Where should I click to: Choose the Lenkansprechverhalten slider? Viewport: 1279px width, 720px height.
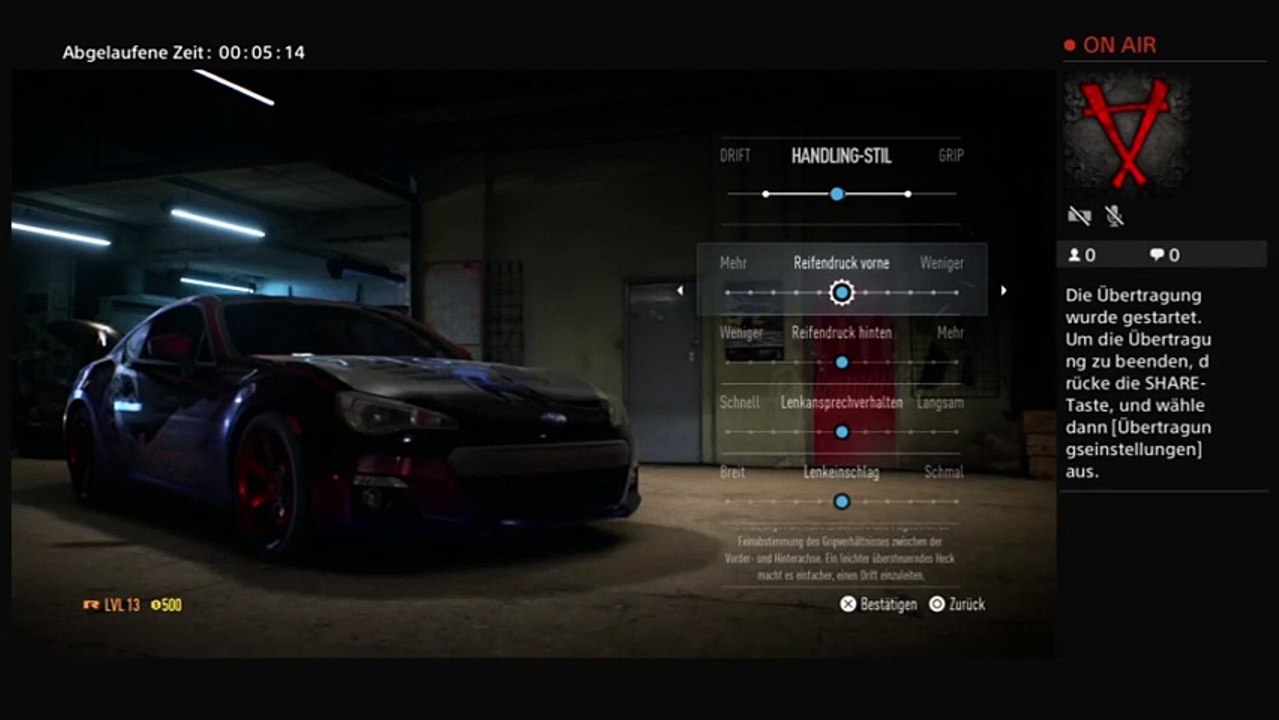coord(841,432)
